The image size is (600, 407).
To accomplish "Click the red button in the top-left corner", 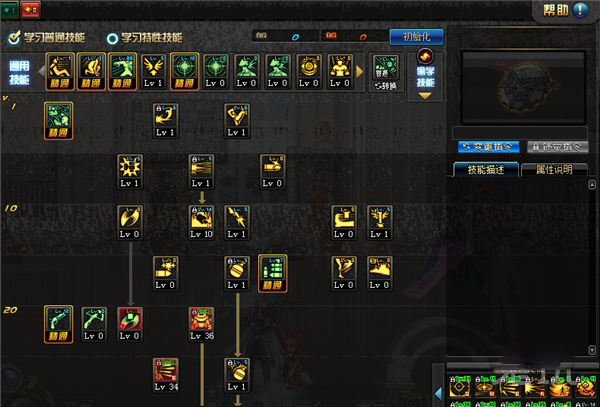I will [x=28, y=9].
